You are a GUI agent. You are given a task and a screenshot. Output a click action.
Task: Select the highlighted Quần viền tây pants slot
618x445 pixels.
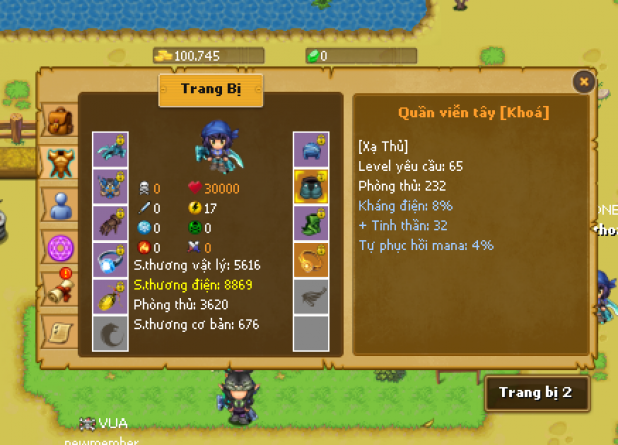click(311, 187)
